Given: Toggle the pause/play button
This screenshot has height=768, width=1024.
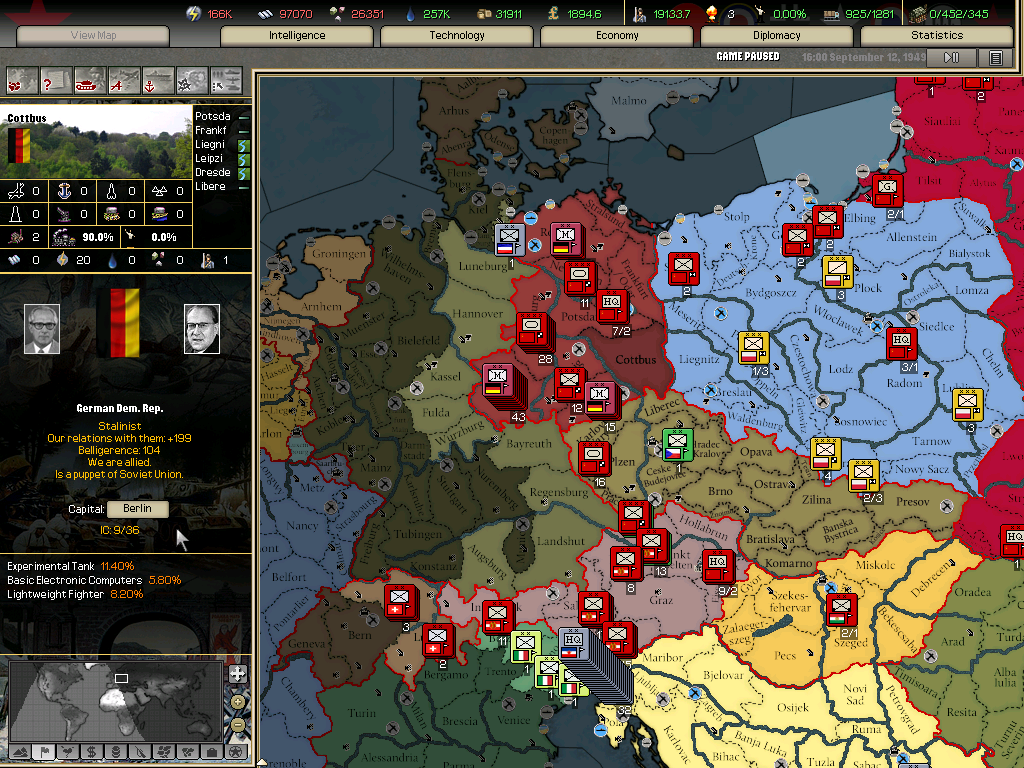Looking at the screenshot, I should pyautogui.click(x=951, y=58).
